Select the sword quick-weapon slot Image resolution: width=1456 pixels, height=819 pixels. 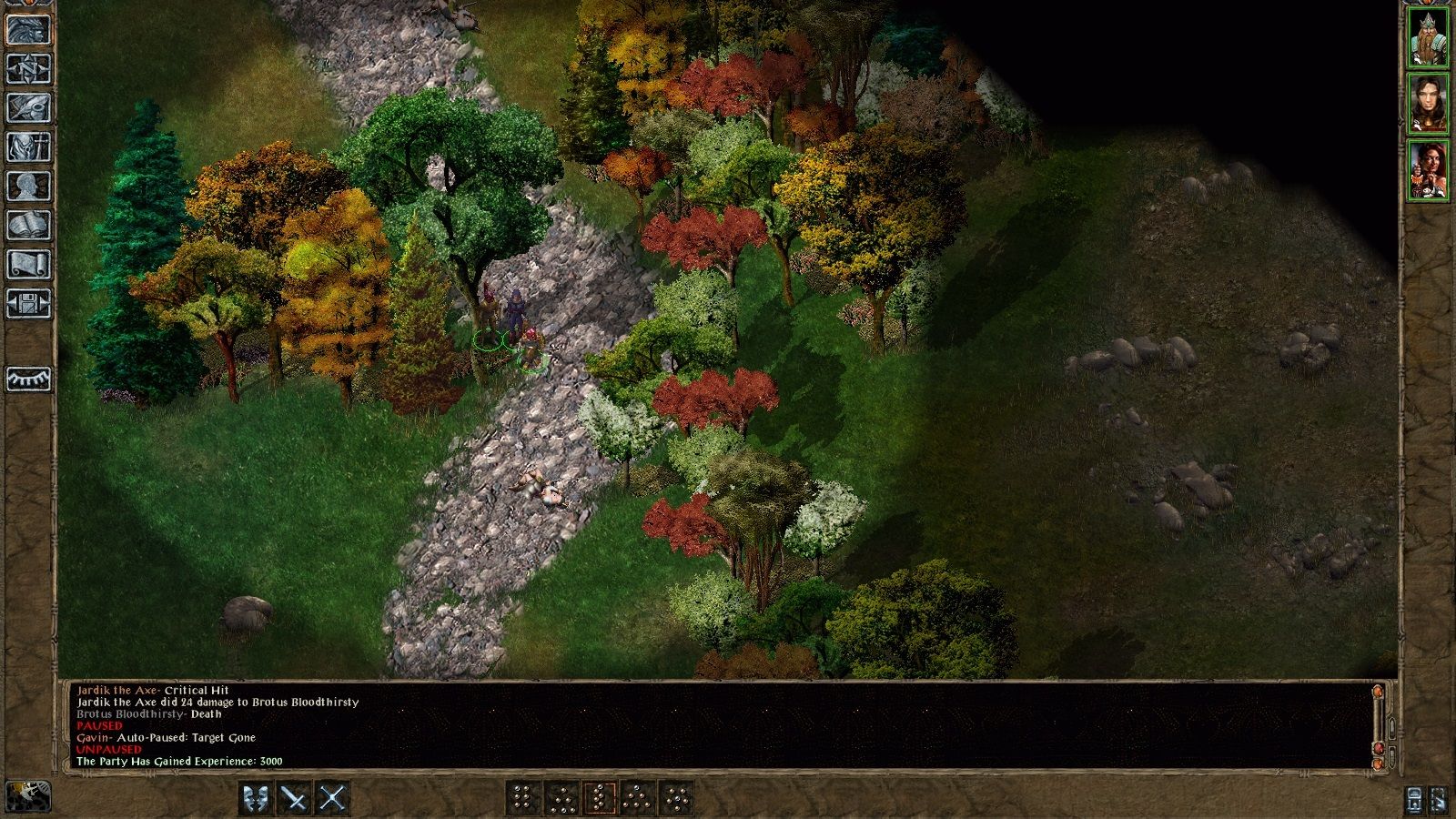[x=294, y=796]
